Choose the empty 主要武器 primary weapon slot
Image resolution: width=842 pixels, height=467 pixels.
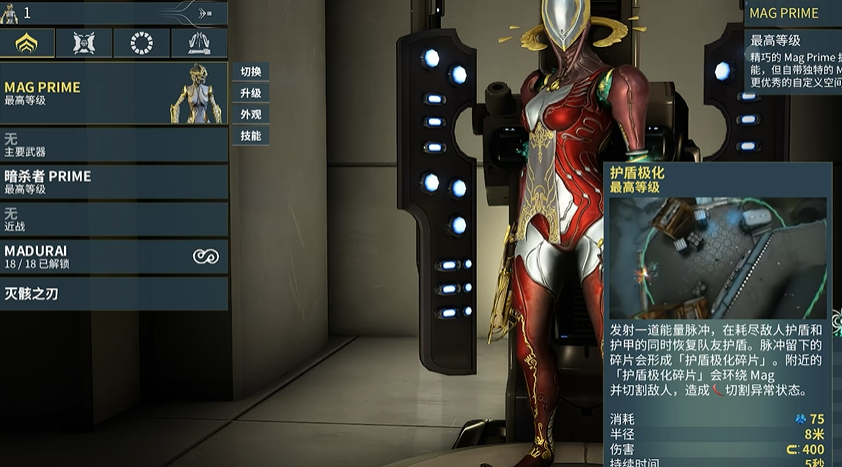pyautogui.click(x=114, y=145)
